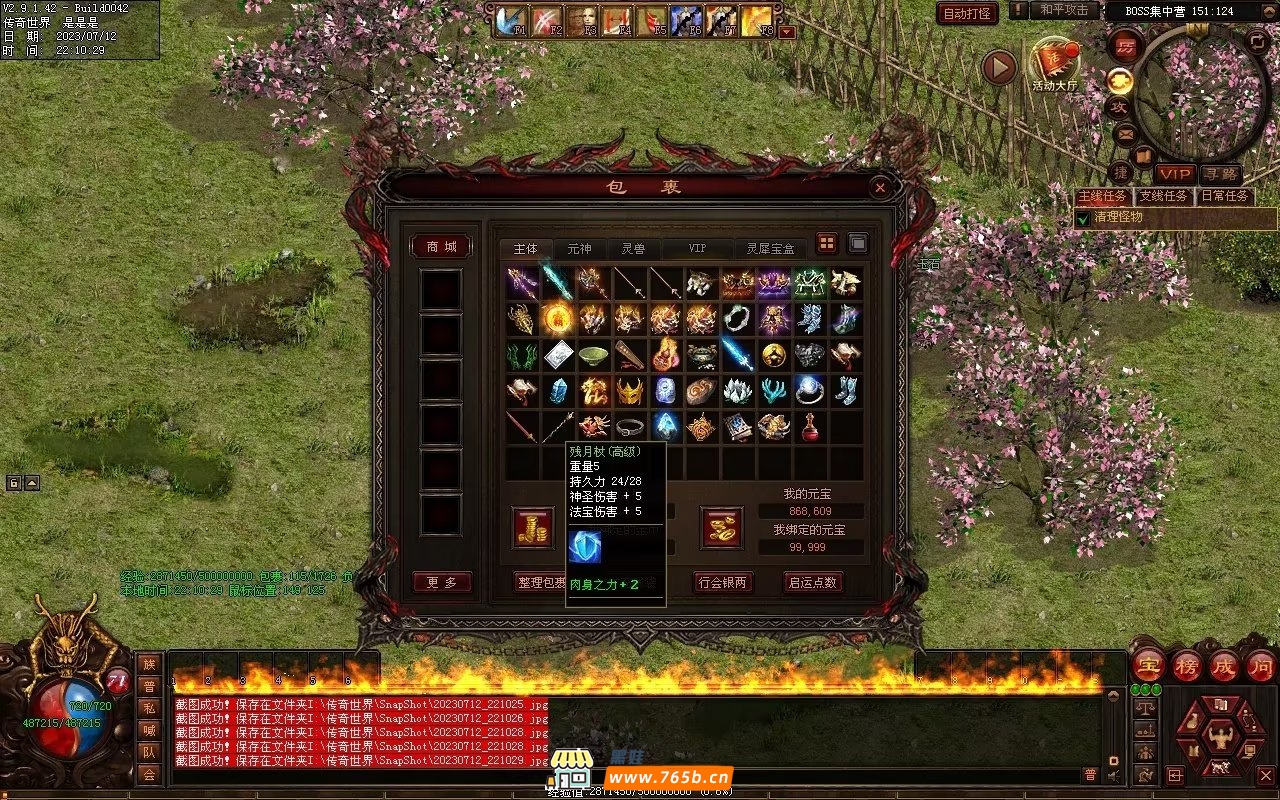Select the red potion bottle in the bag
The height and width of the screenshot is (800, 1280).
(x=809, y=427)
